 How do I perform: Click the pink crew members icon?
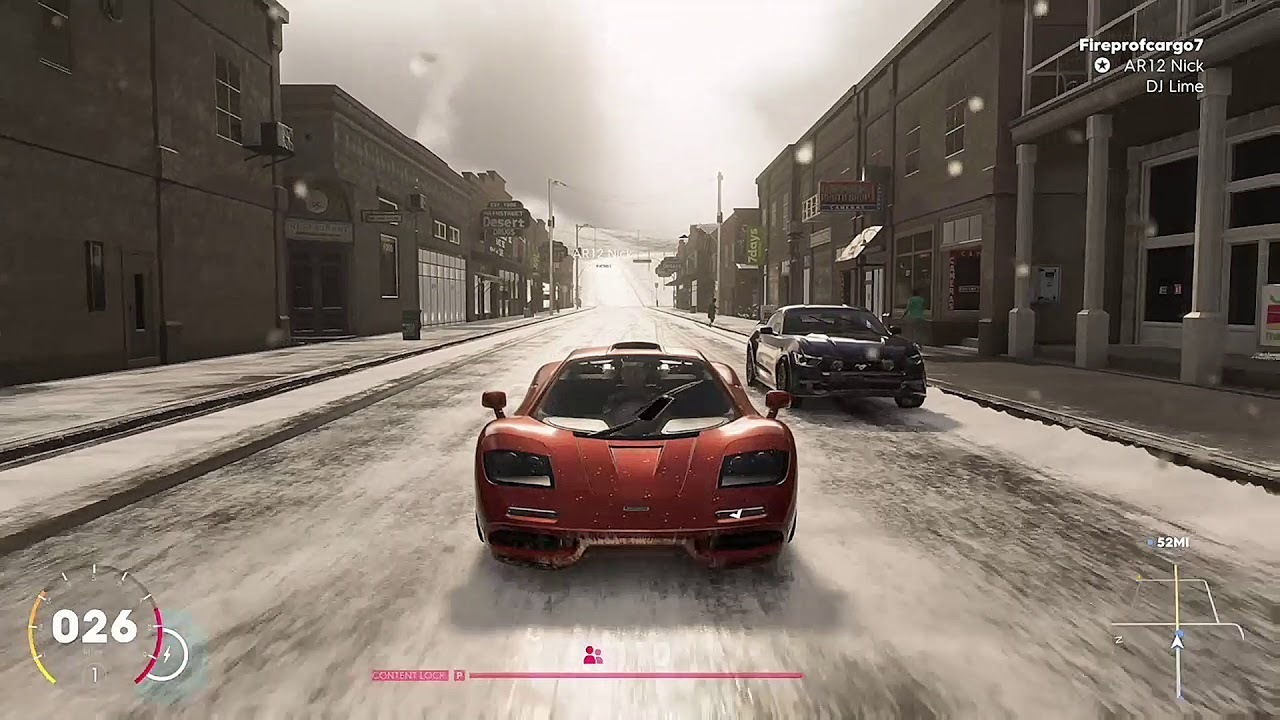point(592,656)
